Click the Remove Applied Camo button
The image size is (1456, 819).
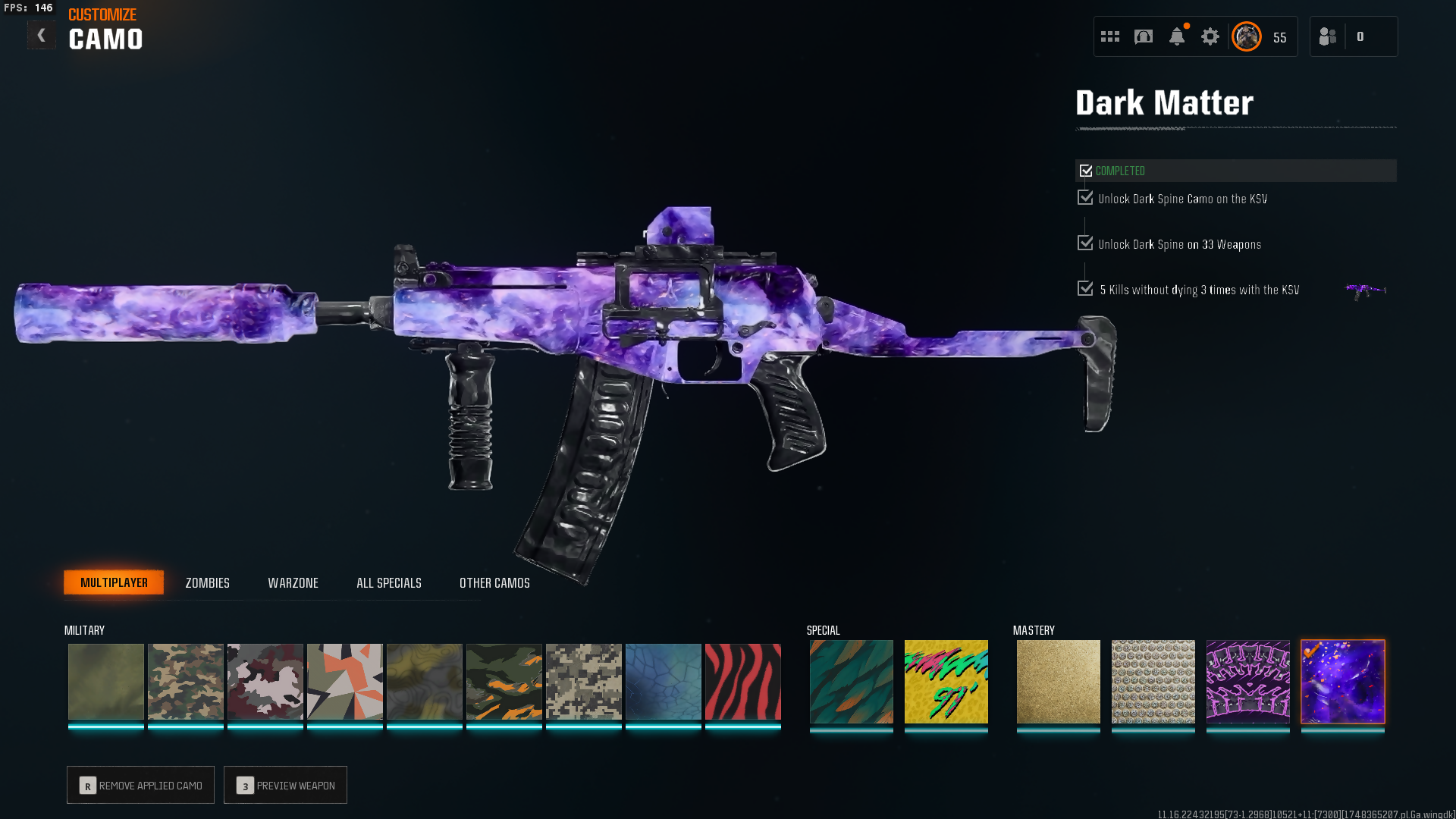coord(140,785)
